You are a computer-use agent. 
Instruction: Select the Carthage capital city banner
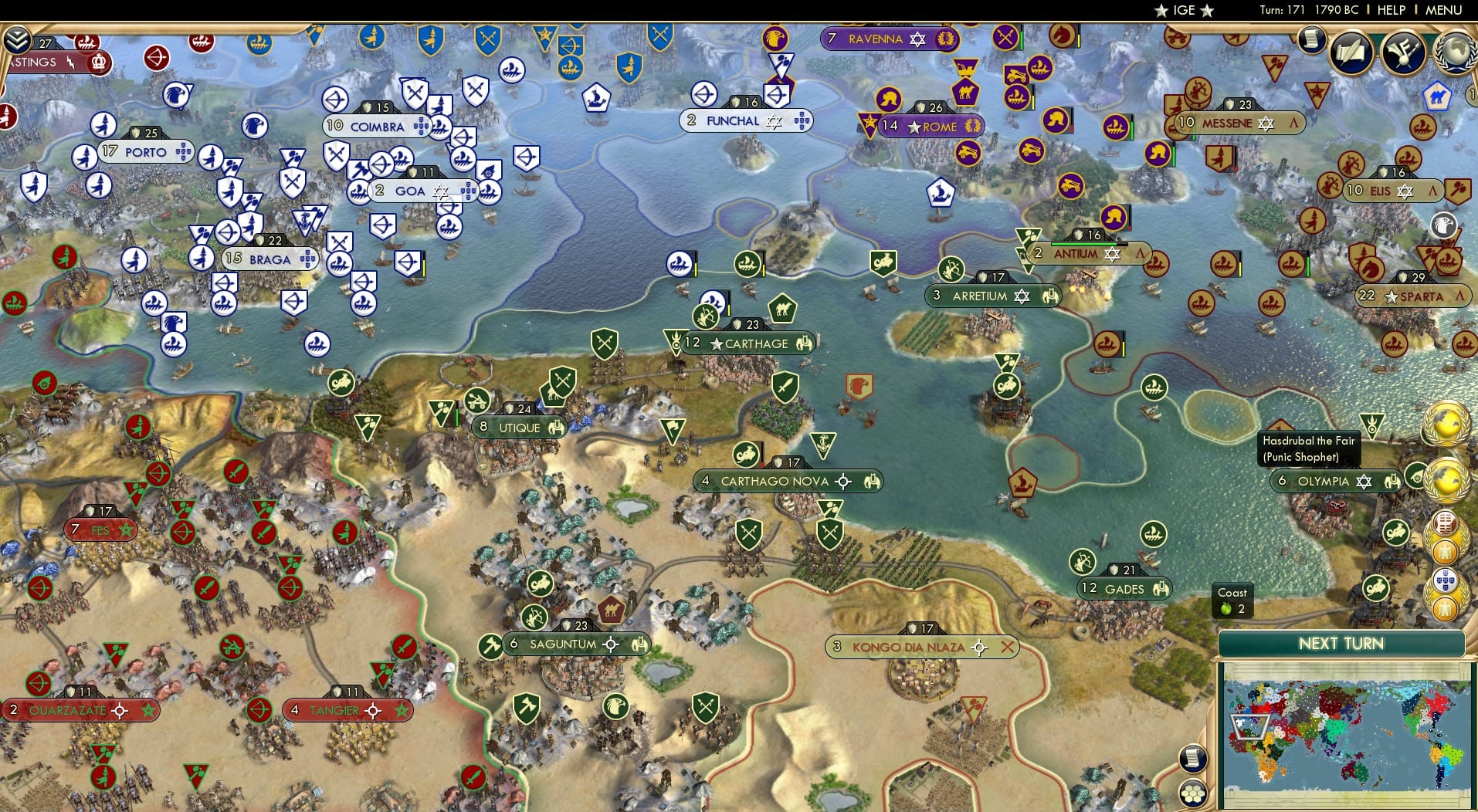[745, 343]
